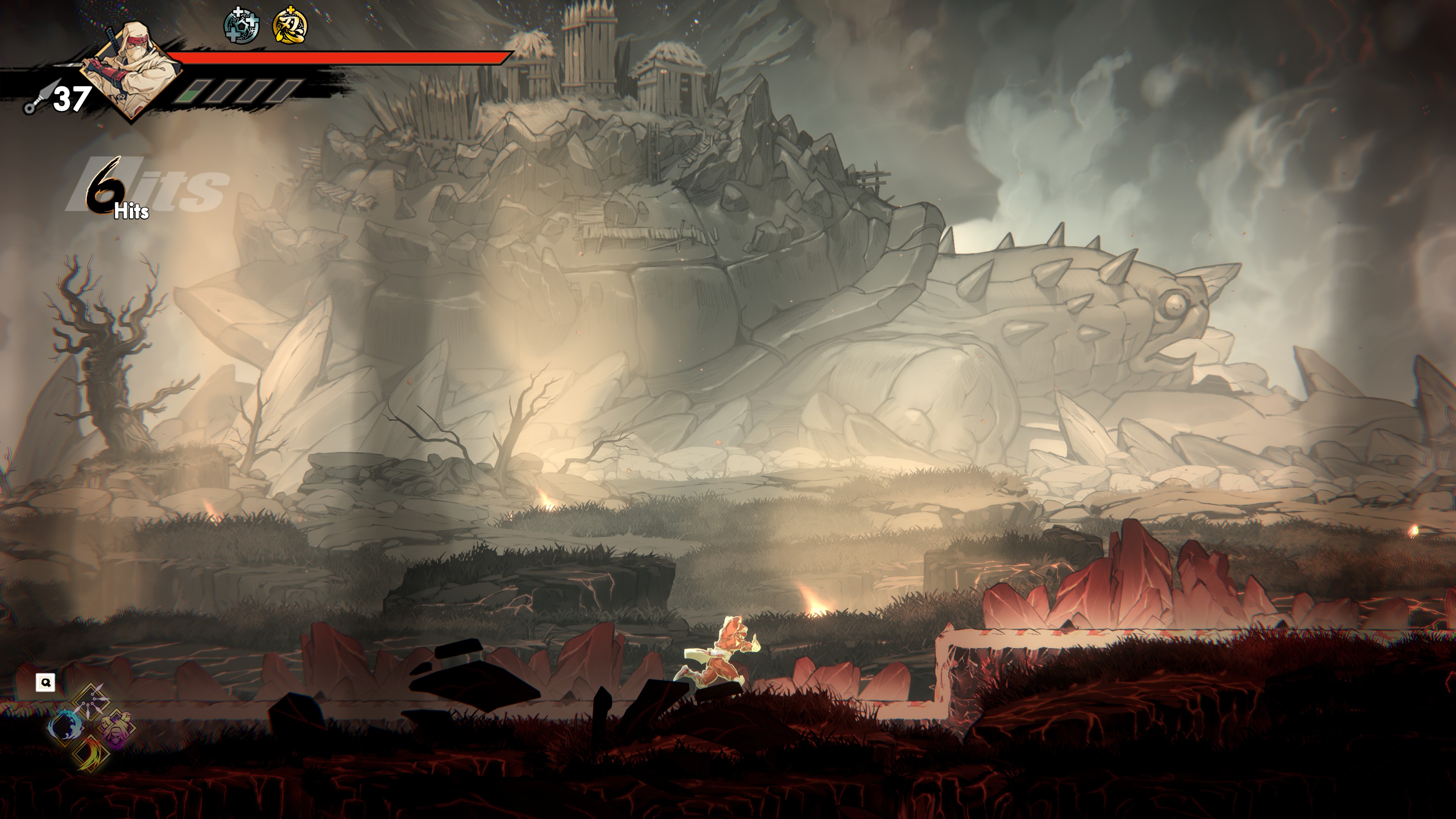Trigger the fiery slash ninpo
The height and width of the screenshot is (819, 1456).
91,753
